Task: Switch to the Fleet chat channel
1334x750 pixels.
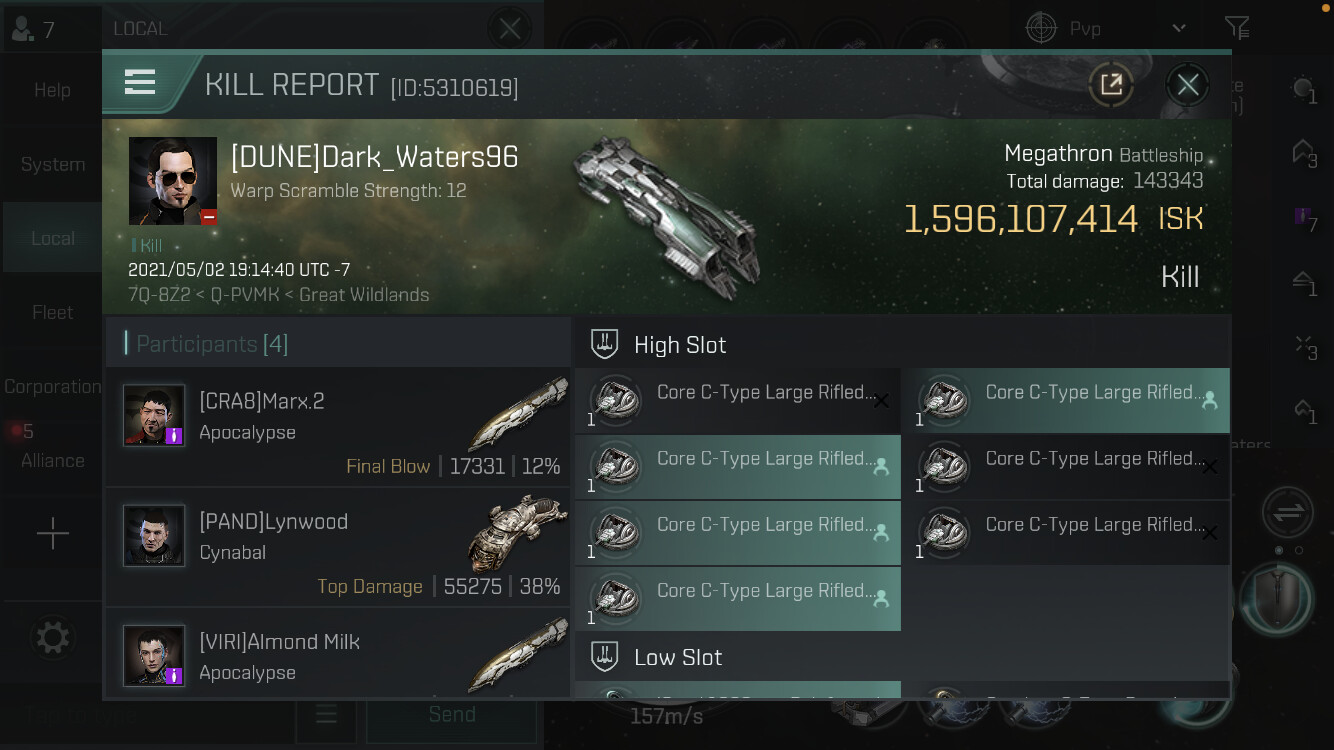Action: [x=52, y=313]
